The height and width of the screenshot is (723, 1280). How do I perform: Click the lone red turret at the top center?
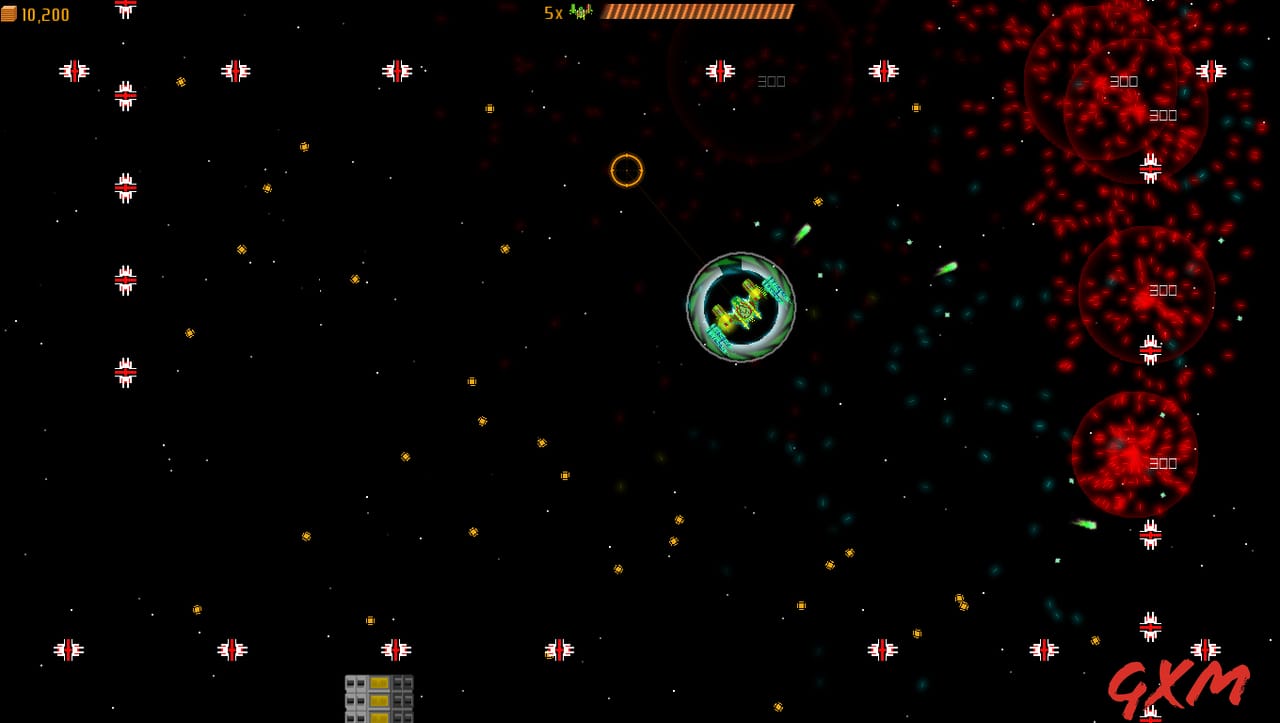pos(718,70)
